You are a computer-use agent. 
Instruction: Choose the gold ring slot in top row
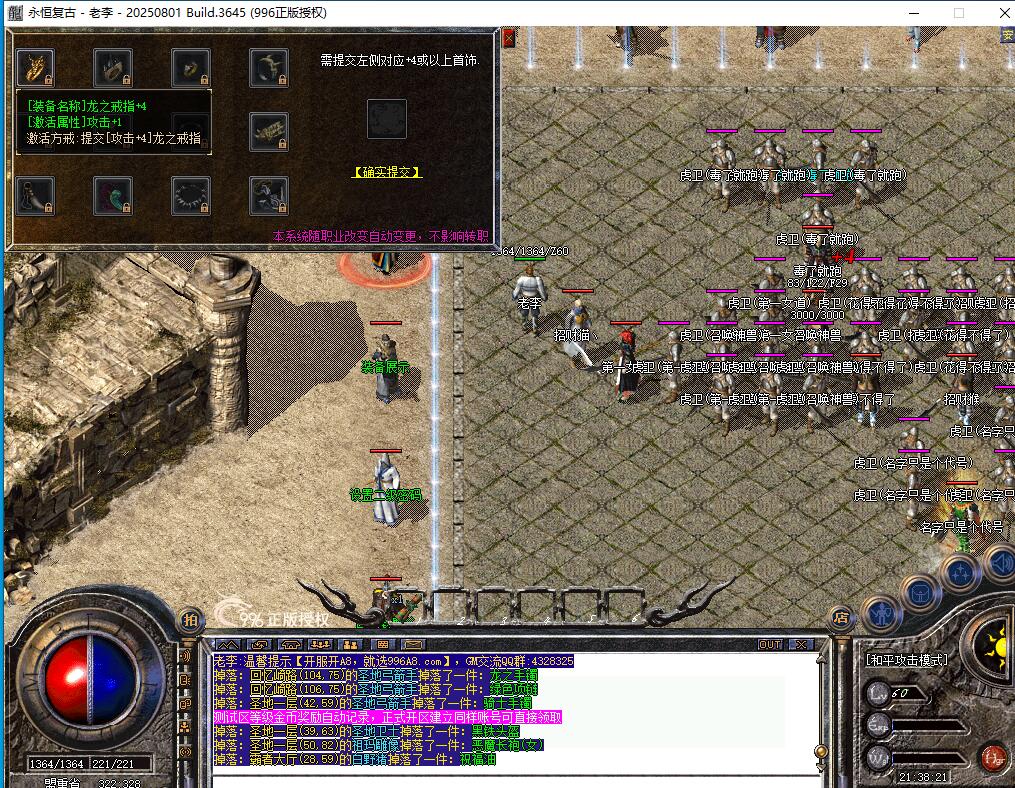[191, 67]
